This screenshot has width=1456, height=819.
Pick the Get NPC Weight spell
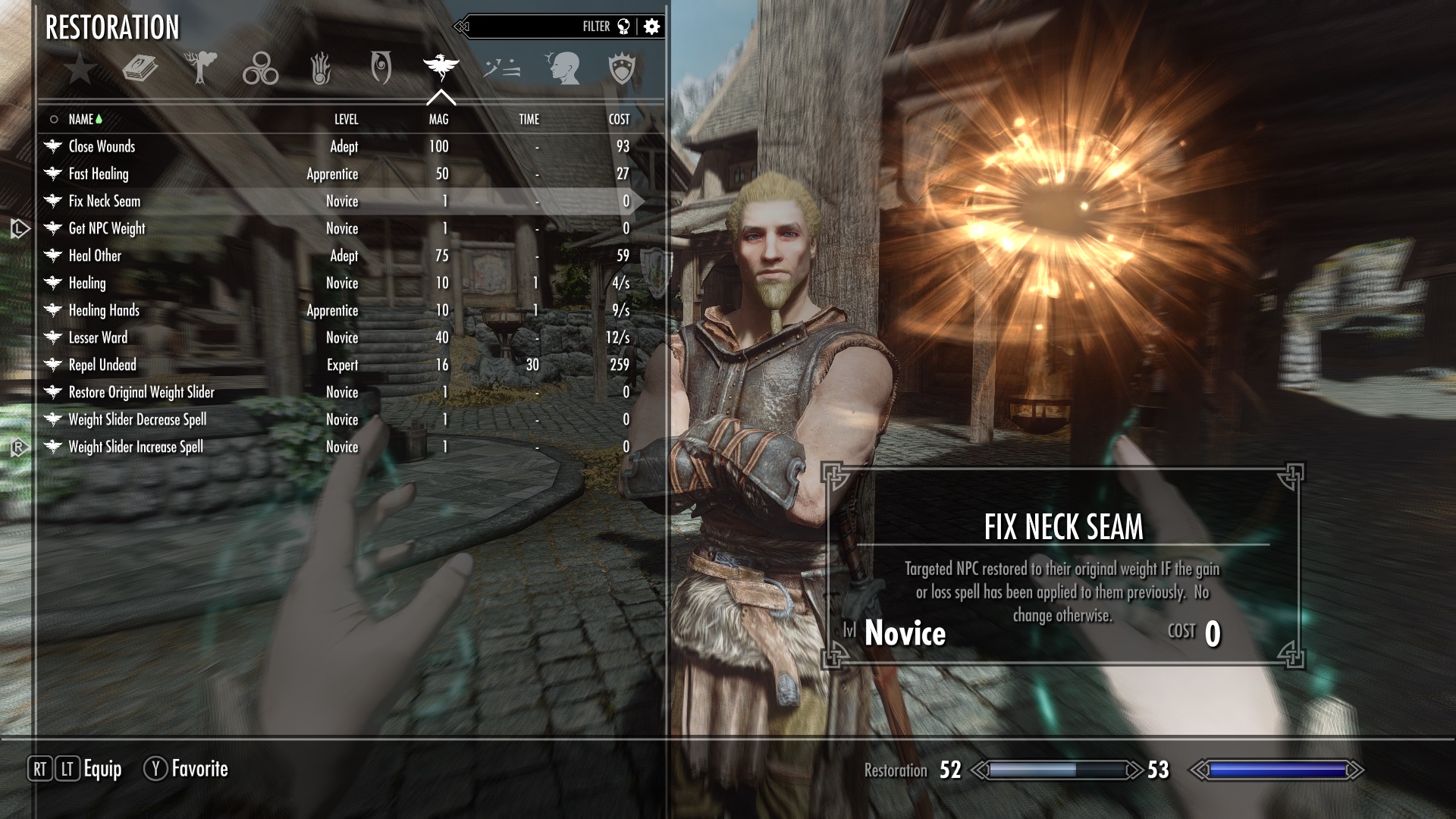107,228
